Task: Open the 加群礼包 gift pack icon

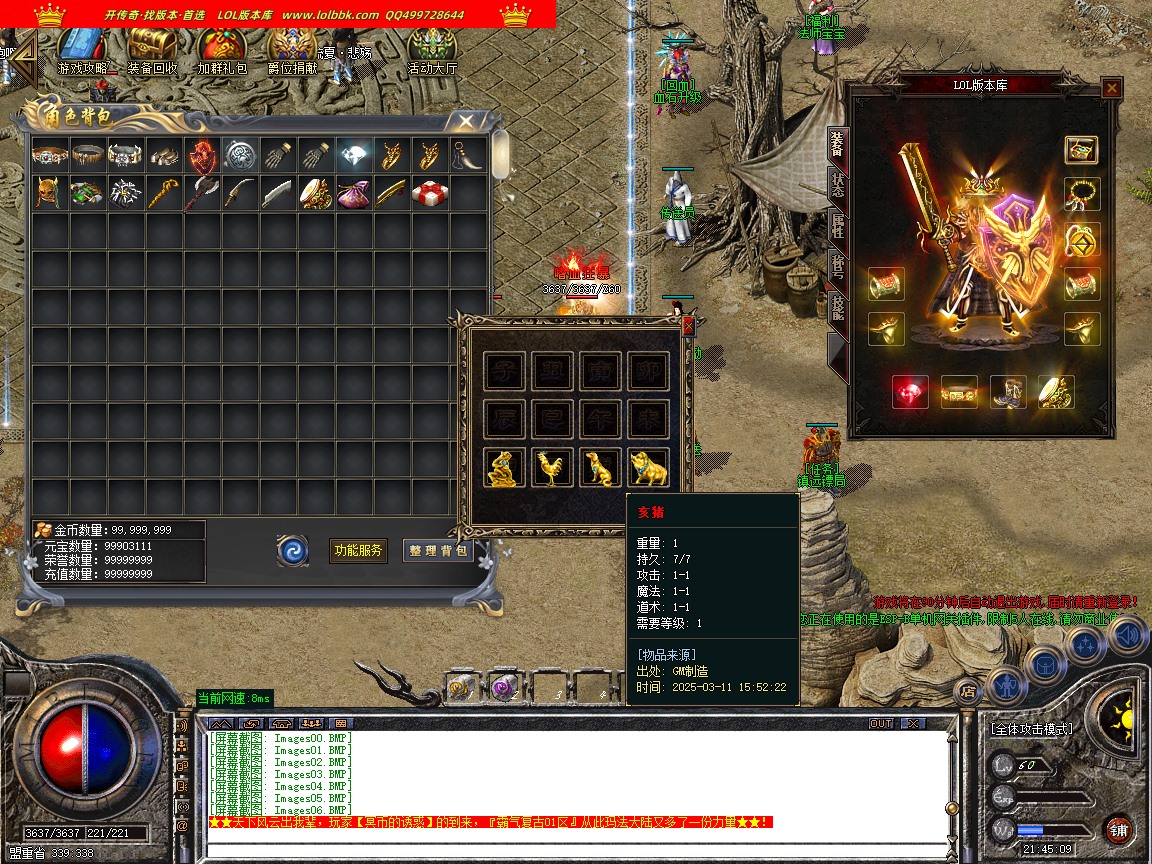Action: 221,50
